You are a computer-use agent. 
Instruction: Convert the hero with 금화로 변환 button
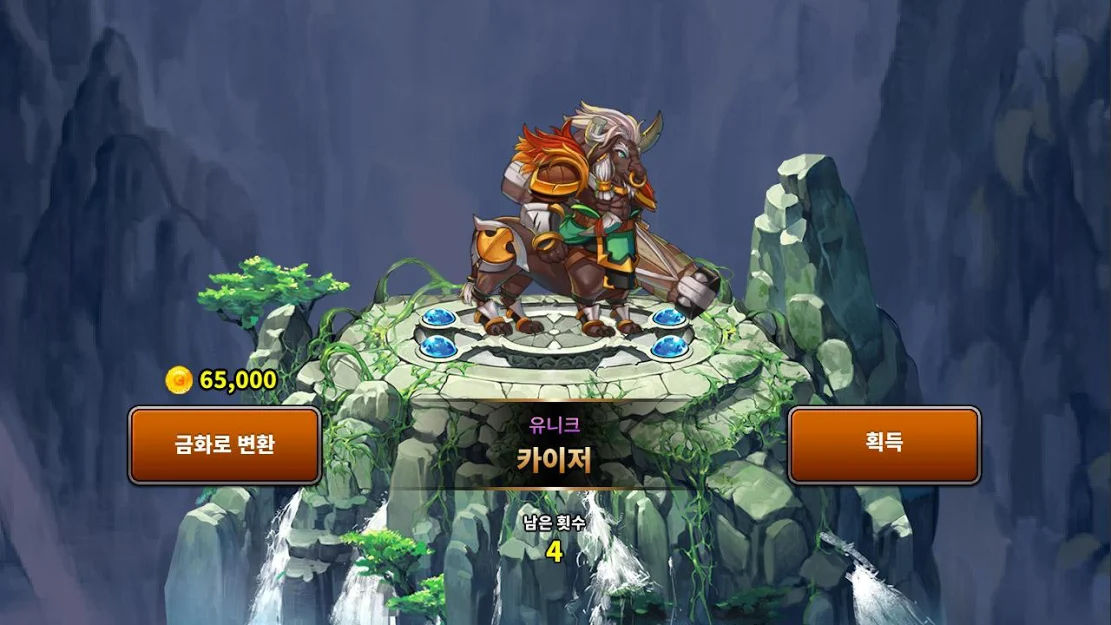tap(224, 445)
